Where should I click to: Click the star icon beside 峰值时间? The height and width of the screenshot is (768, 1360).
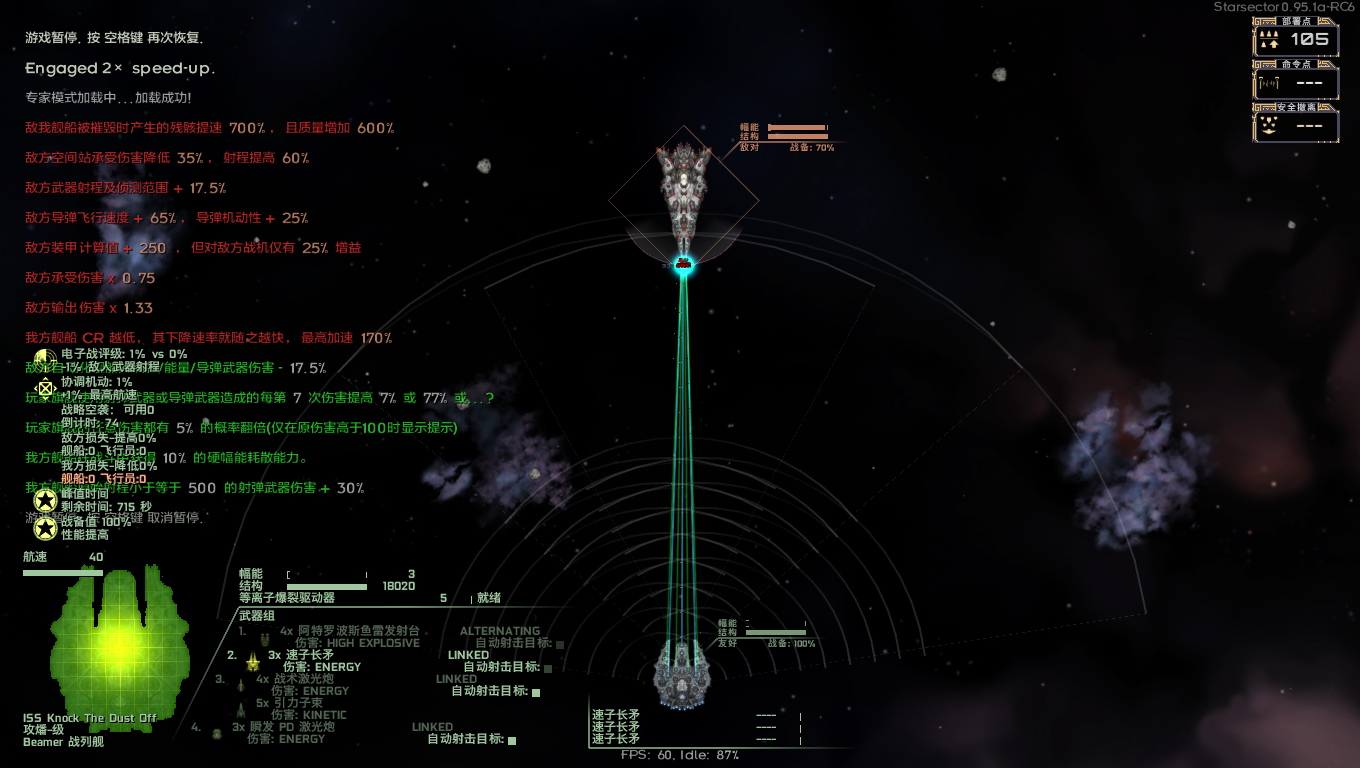tap(45, 500)
